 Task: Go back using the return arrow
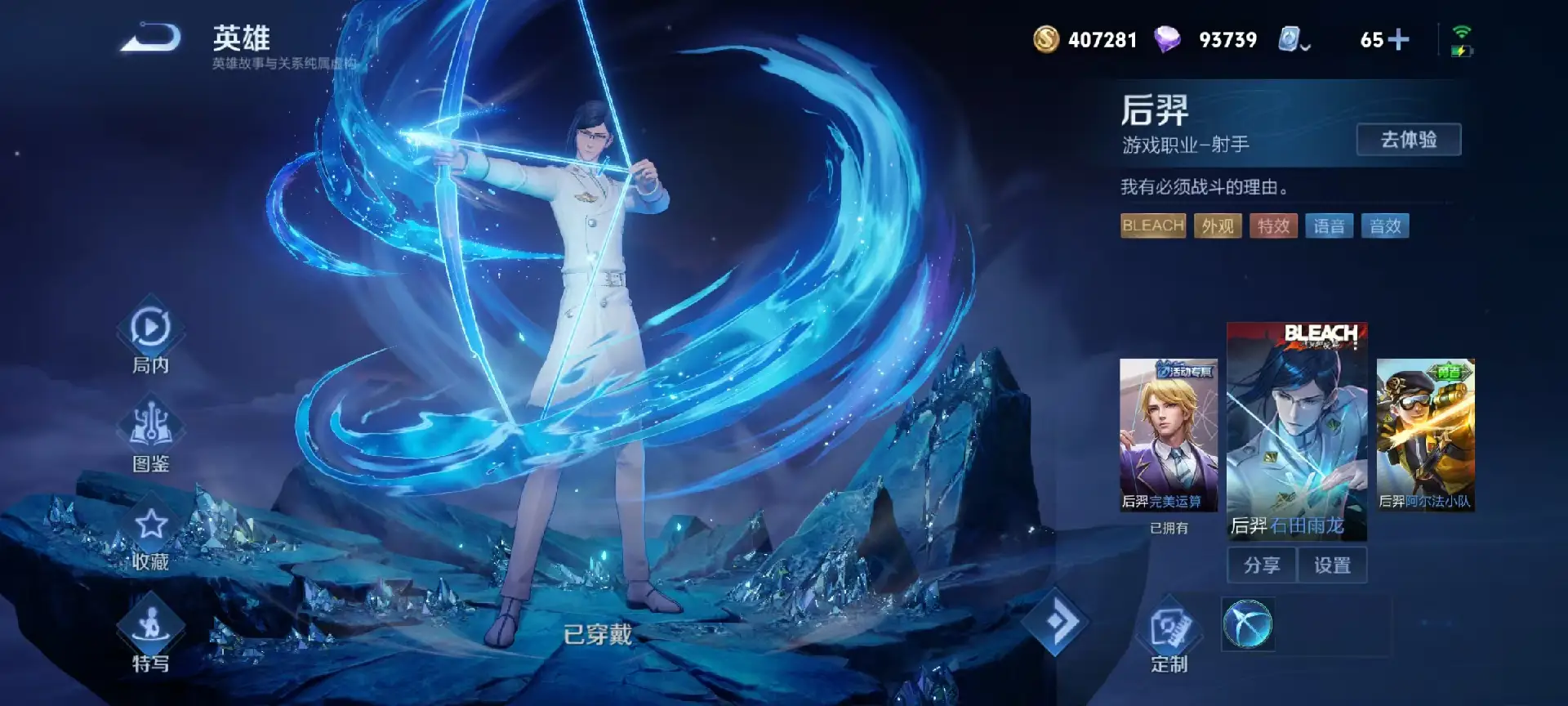click(152, 38)
